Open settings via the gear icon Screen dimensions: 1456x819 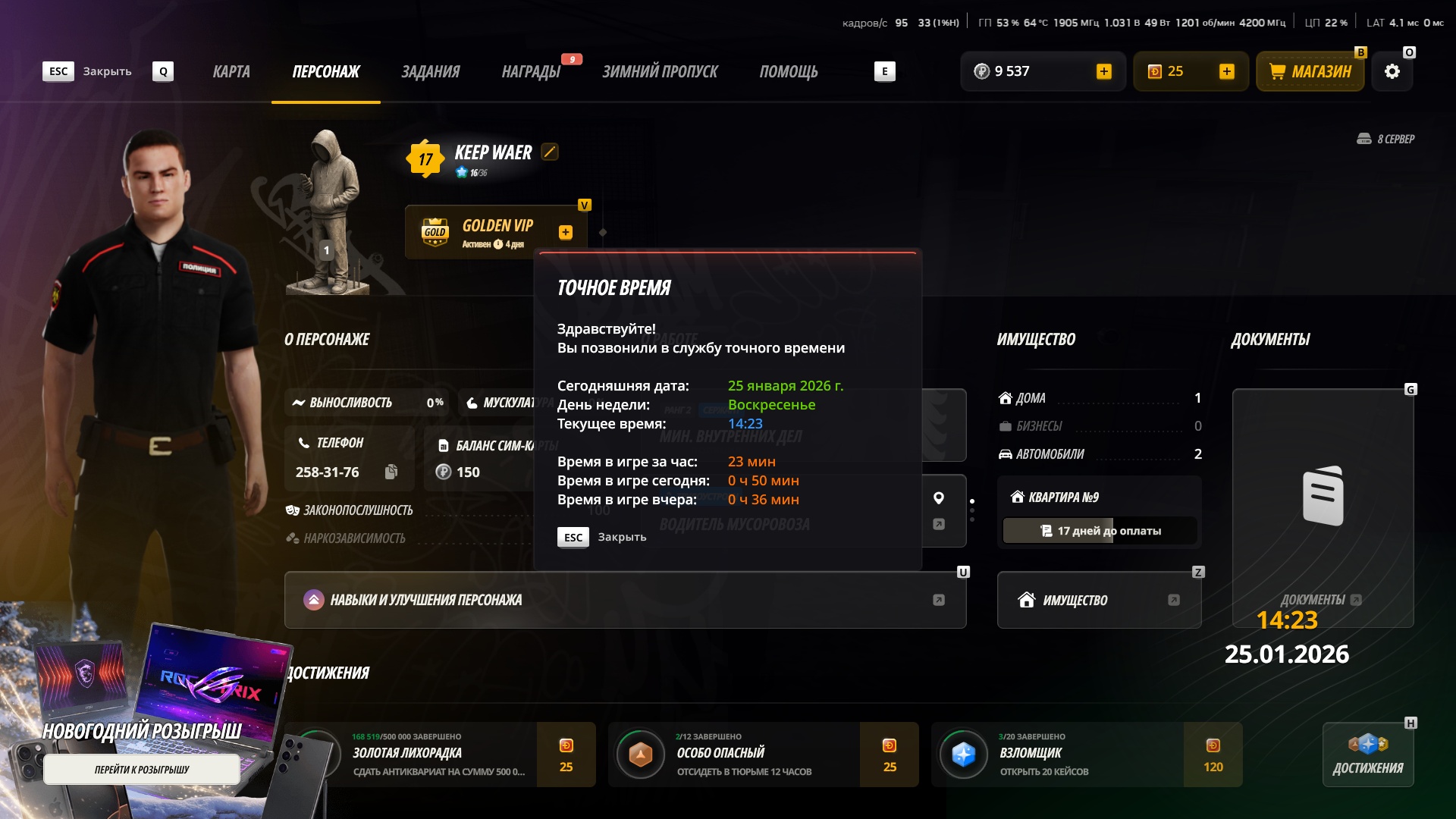coord(1392,72)
